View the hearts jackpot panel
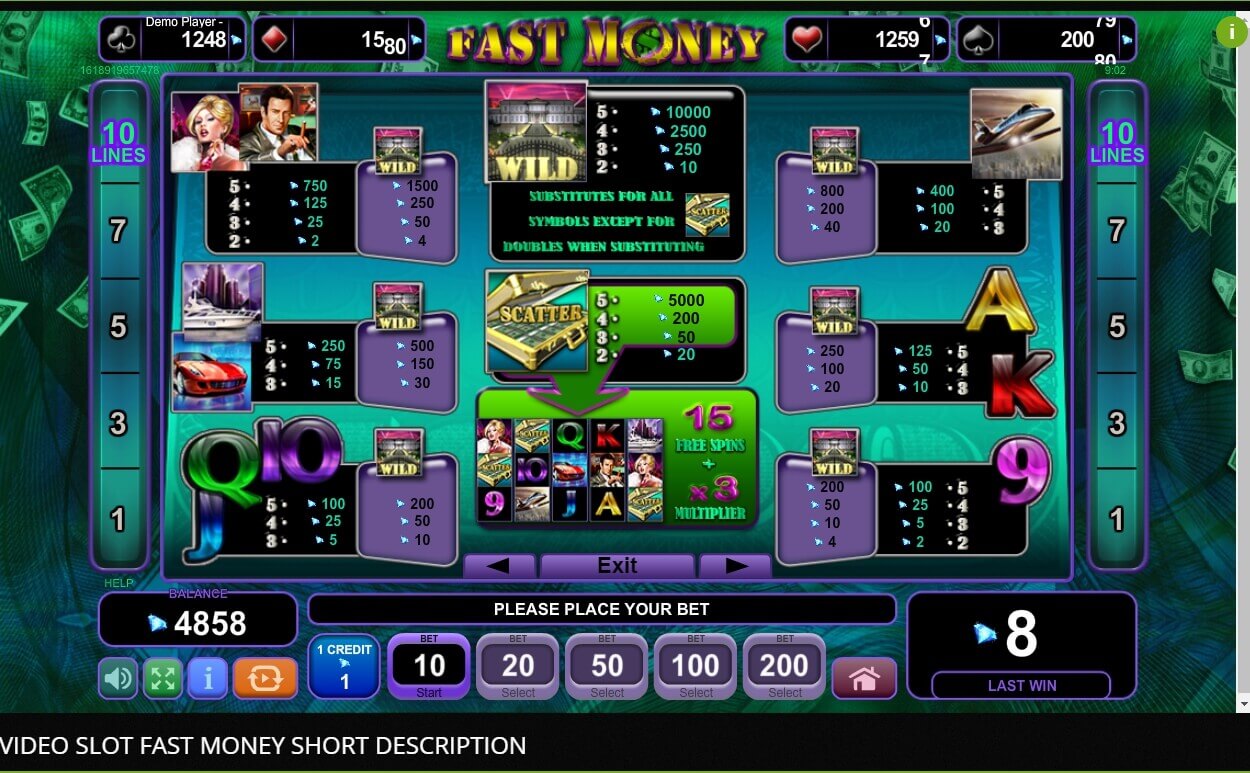This screenshot has height=773, width=1250. 864,40
